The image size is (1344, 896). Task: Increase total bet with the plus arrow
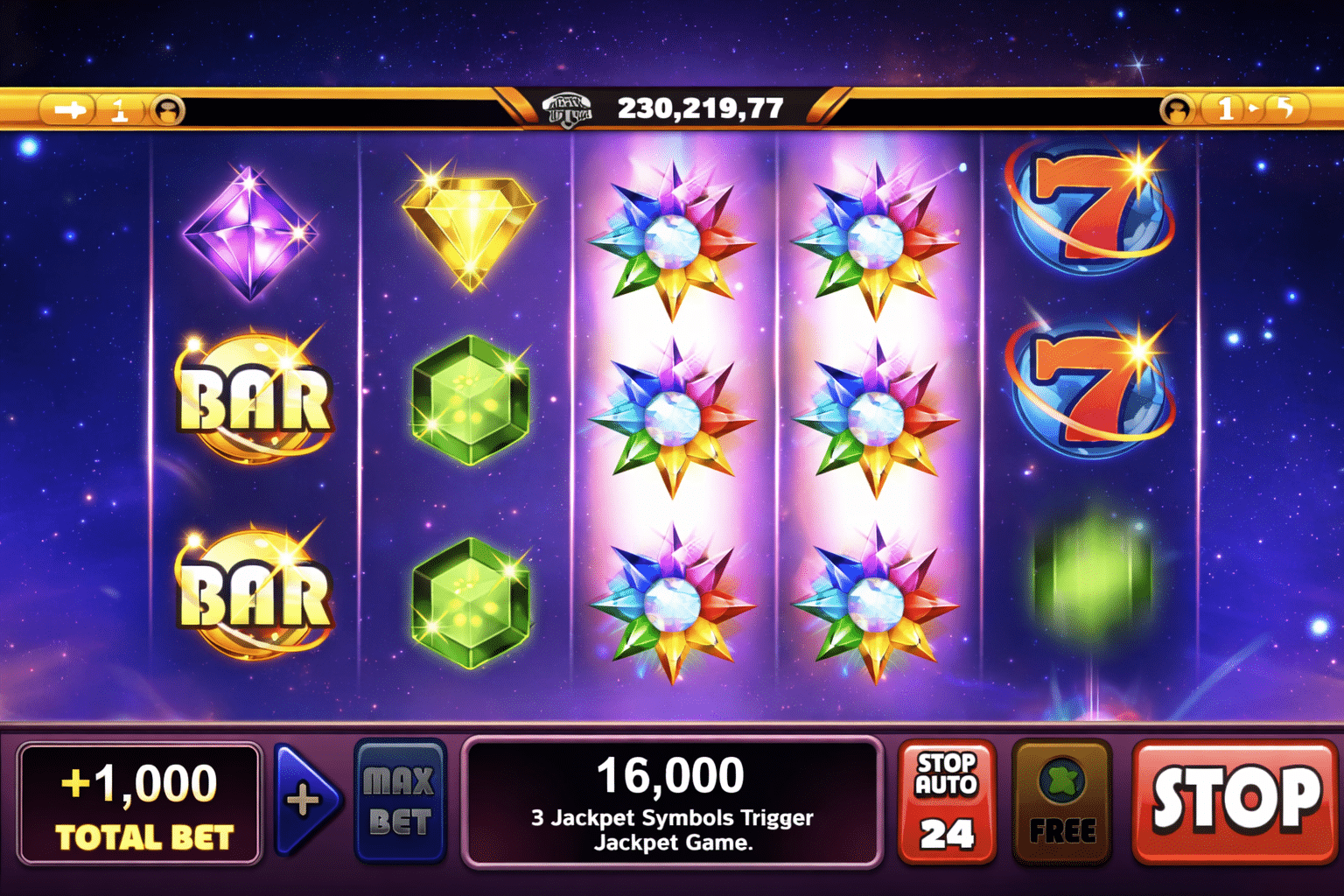click(304, 800)
